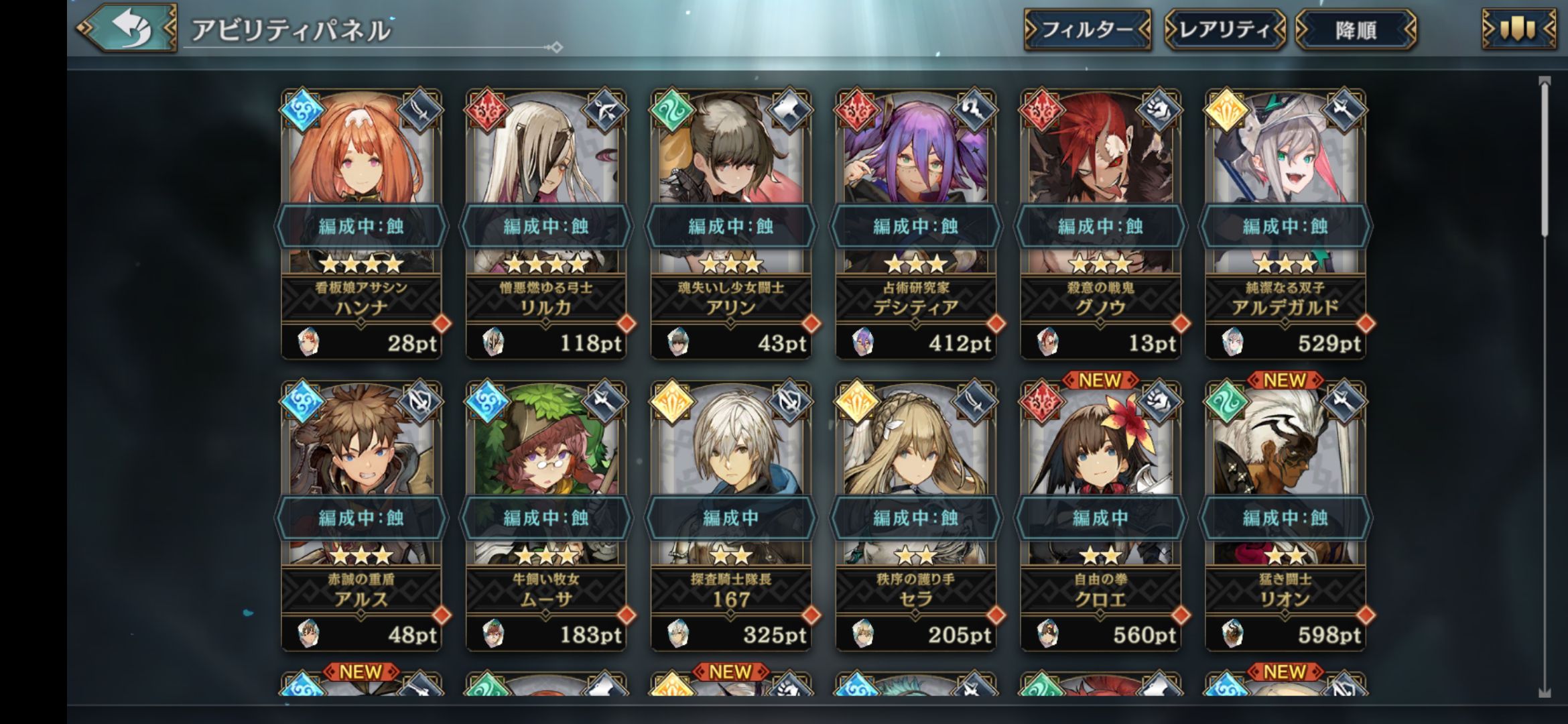Open the フィルター filter options

coord(1087,29)
